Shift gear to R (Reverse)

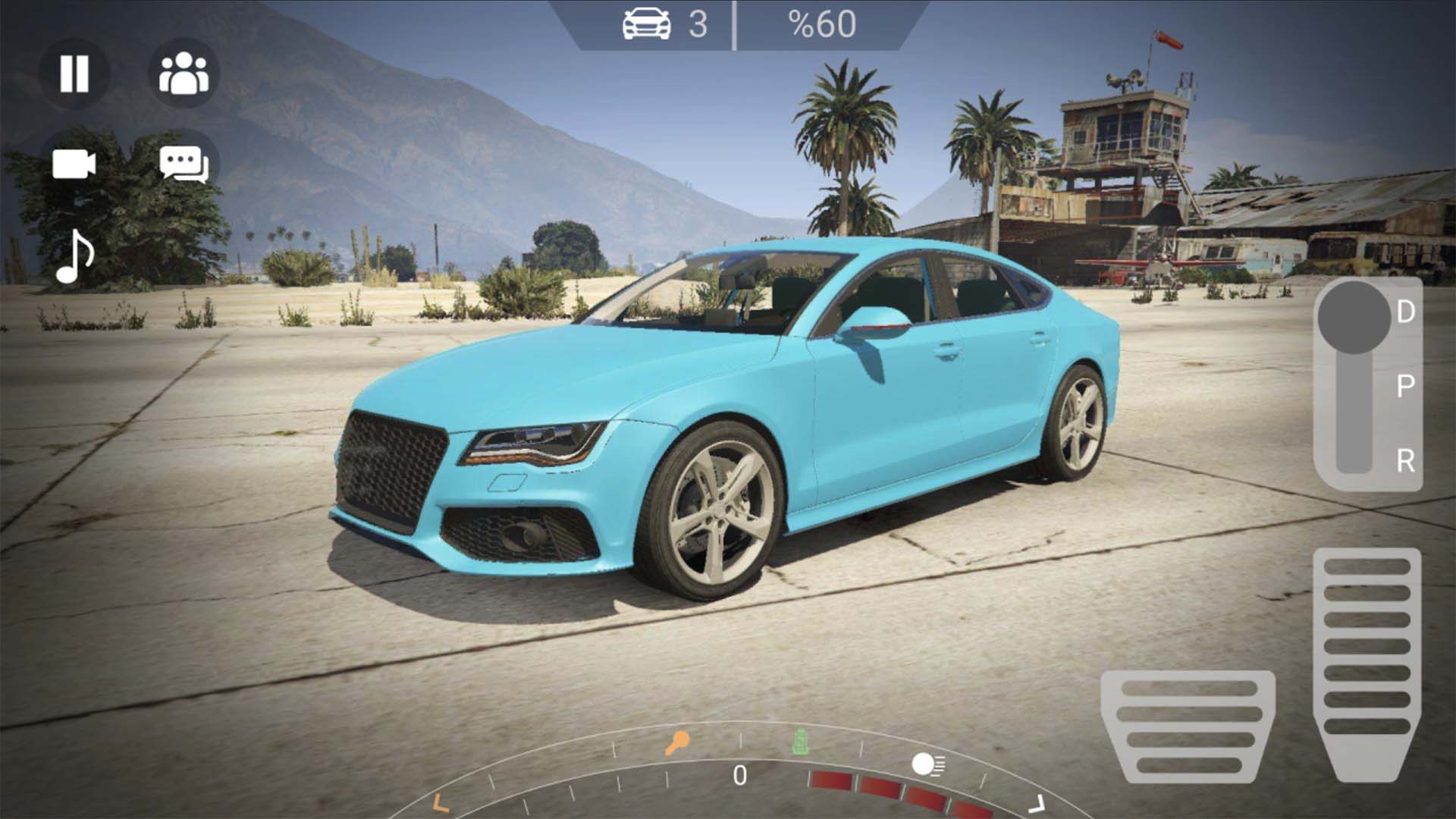[x=1405, y=460]
